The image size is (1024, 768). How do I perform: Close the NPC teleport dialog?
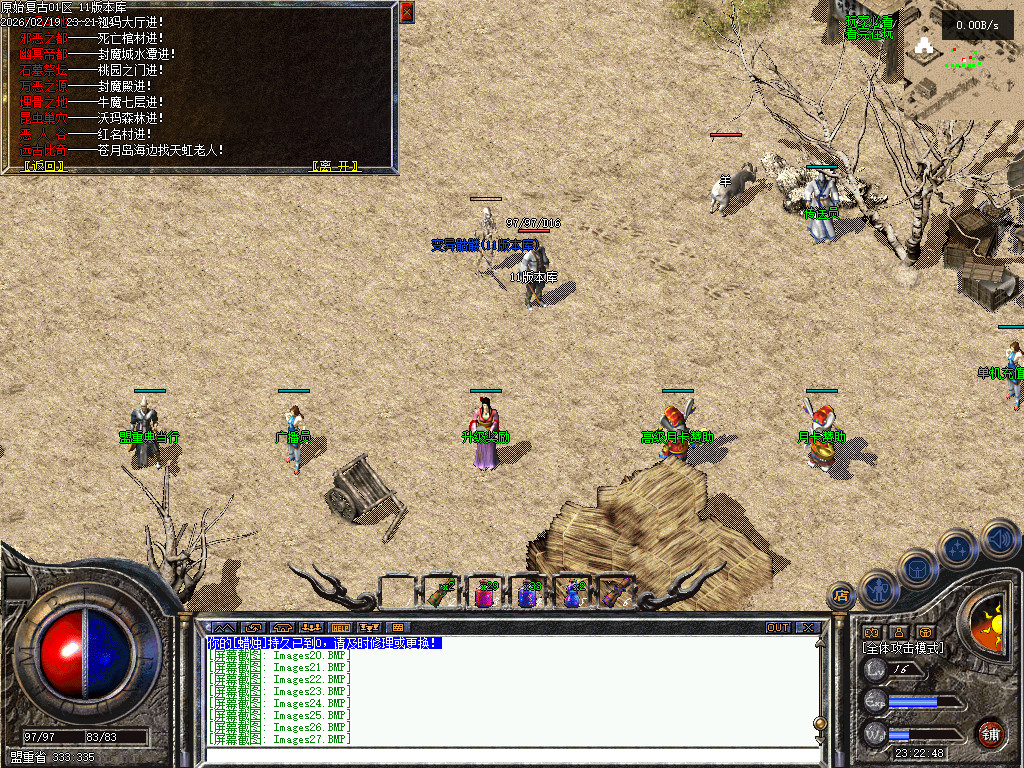click(406, 12)
